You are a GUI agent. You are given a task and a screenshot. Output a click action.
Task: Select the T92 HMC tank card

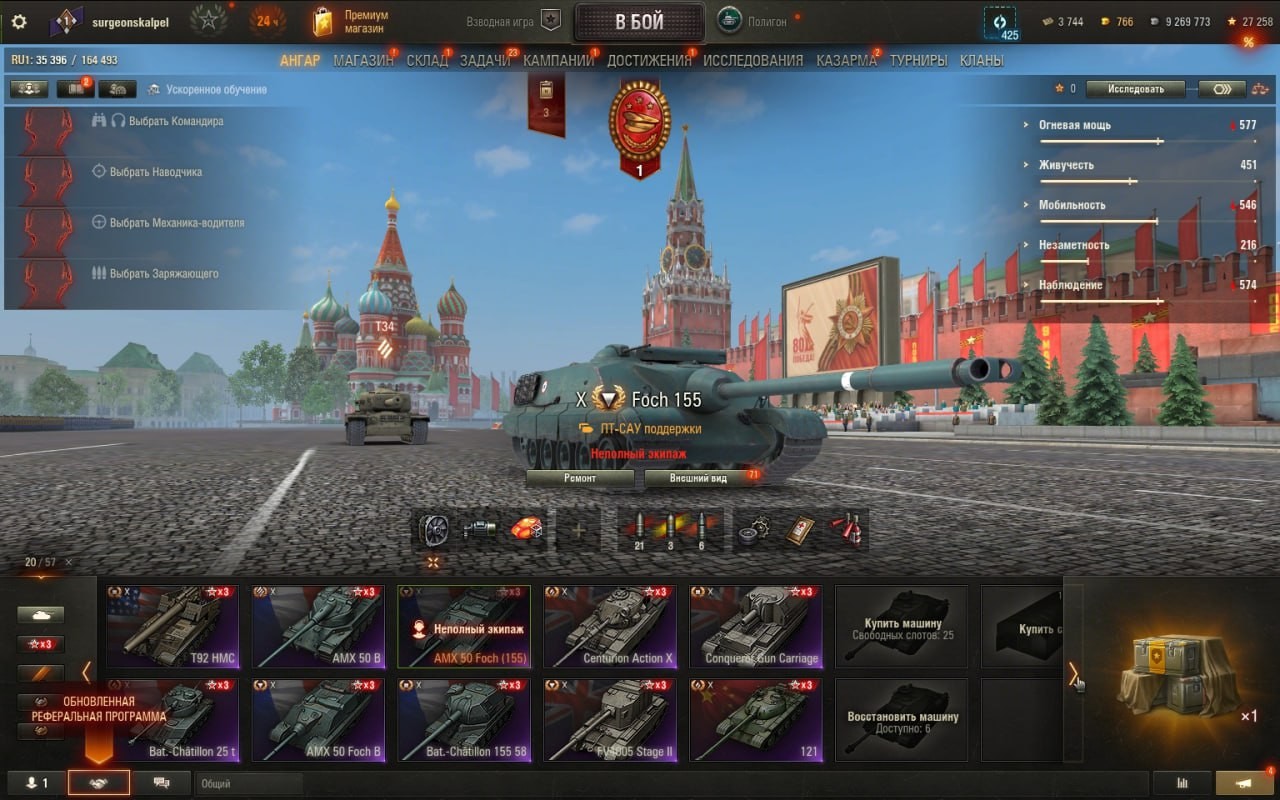pos(173,627)
